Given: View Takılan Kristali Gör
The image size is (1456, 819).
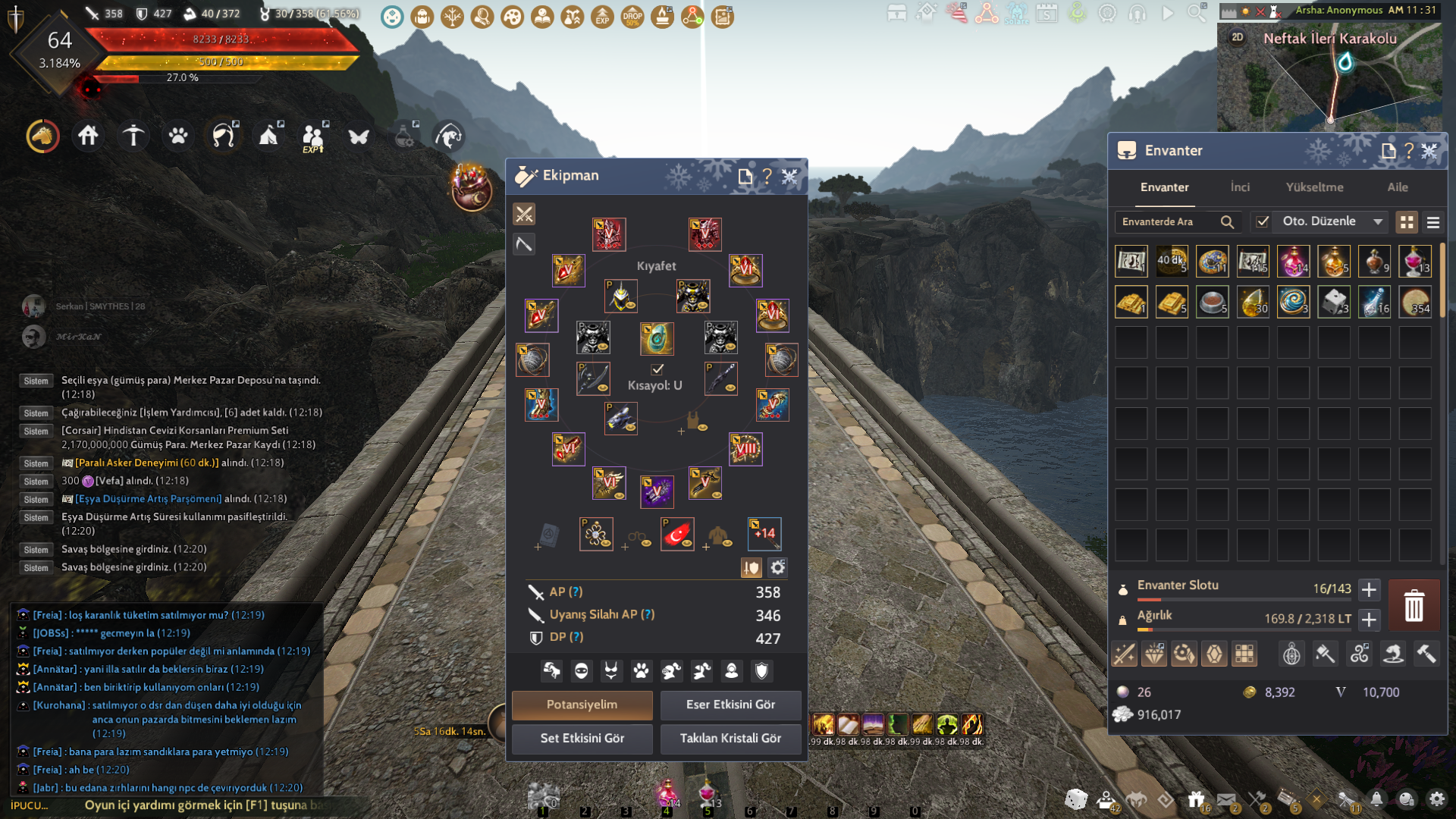Looking at the screenshot, I should (x=730, y=738).
